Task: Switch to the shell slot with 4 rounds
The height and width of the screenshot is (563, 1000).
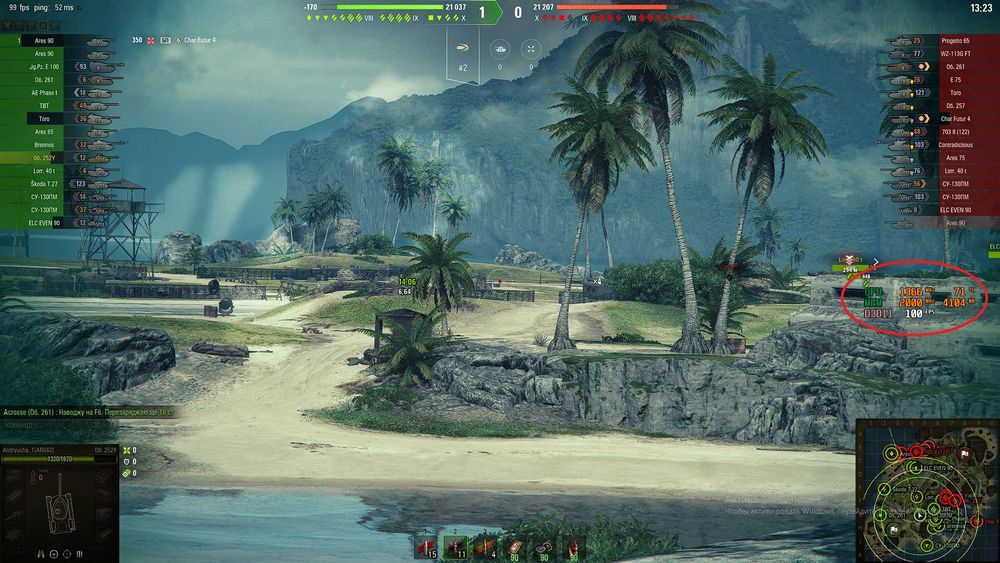Action: tap(485, 546)
